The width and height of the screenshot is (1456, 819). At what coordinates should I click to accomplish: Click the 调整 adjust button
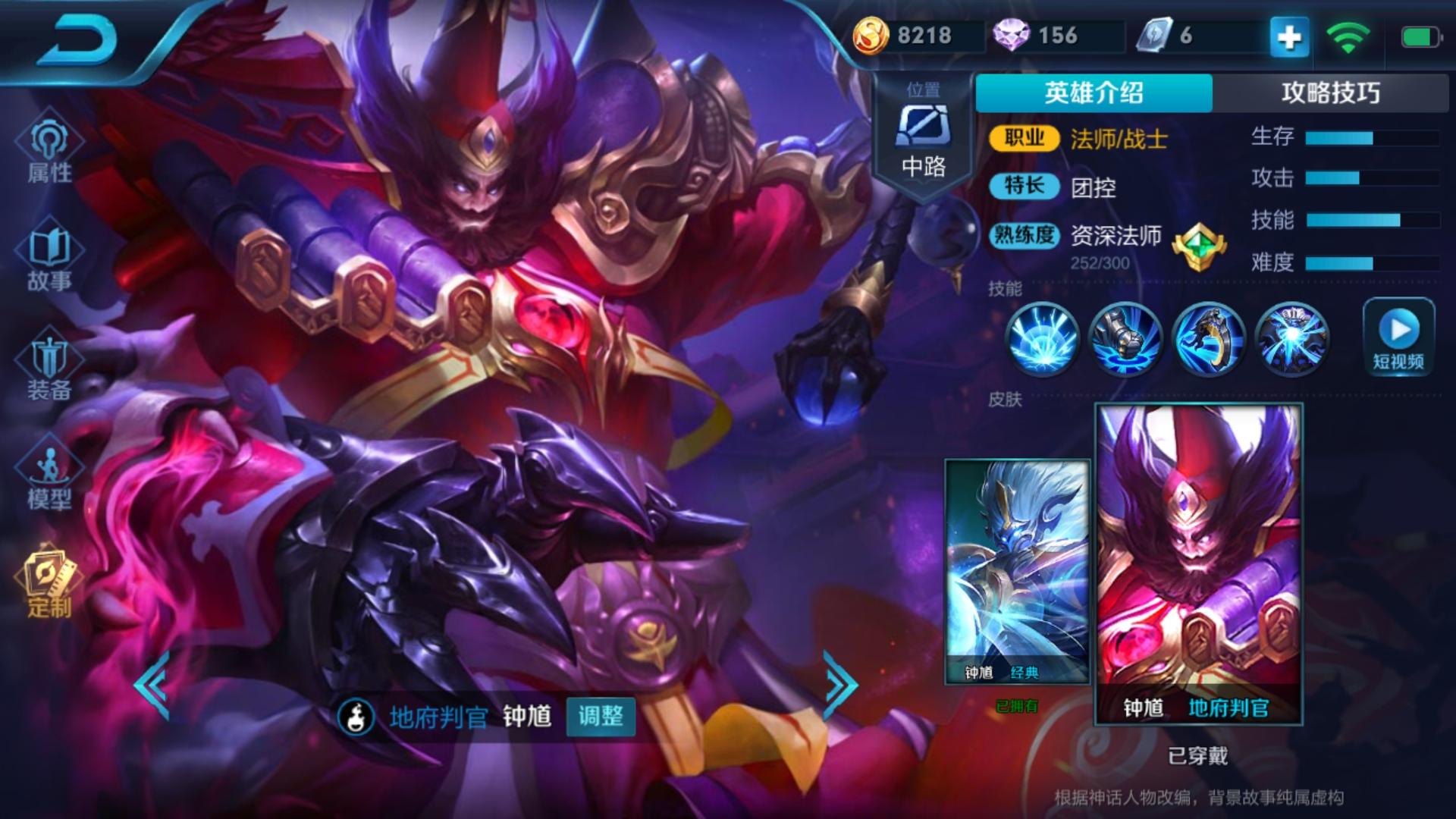pos(601,716)
